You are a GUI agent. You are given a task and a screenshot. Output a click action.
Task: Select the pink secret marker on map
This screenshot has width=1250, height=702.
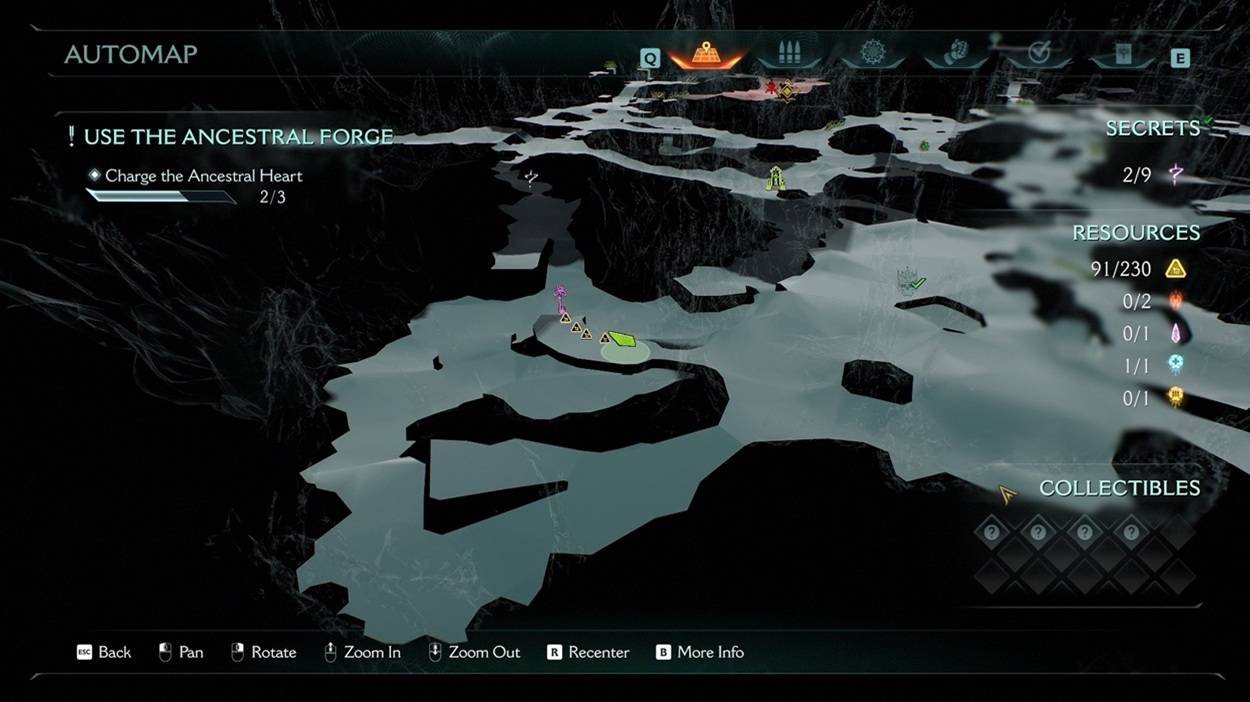(560, 295)
